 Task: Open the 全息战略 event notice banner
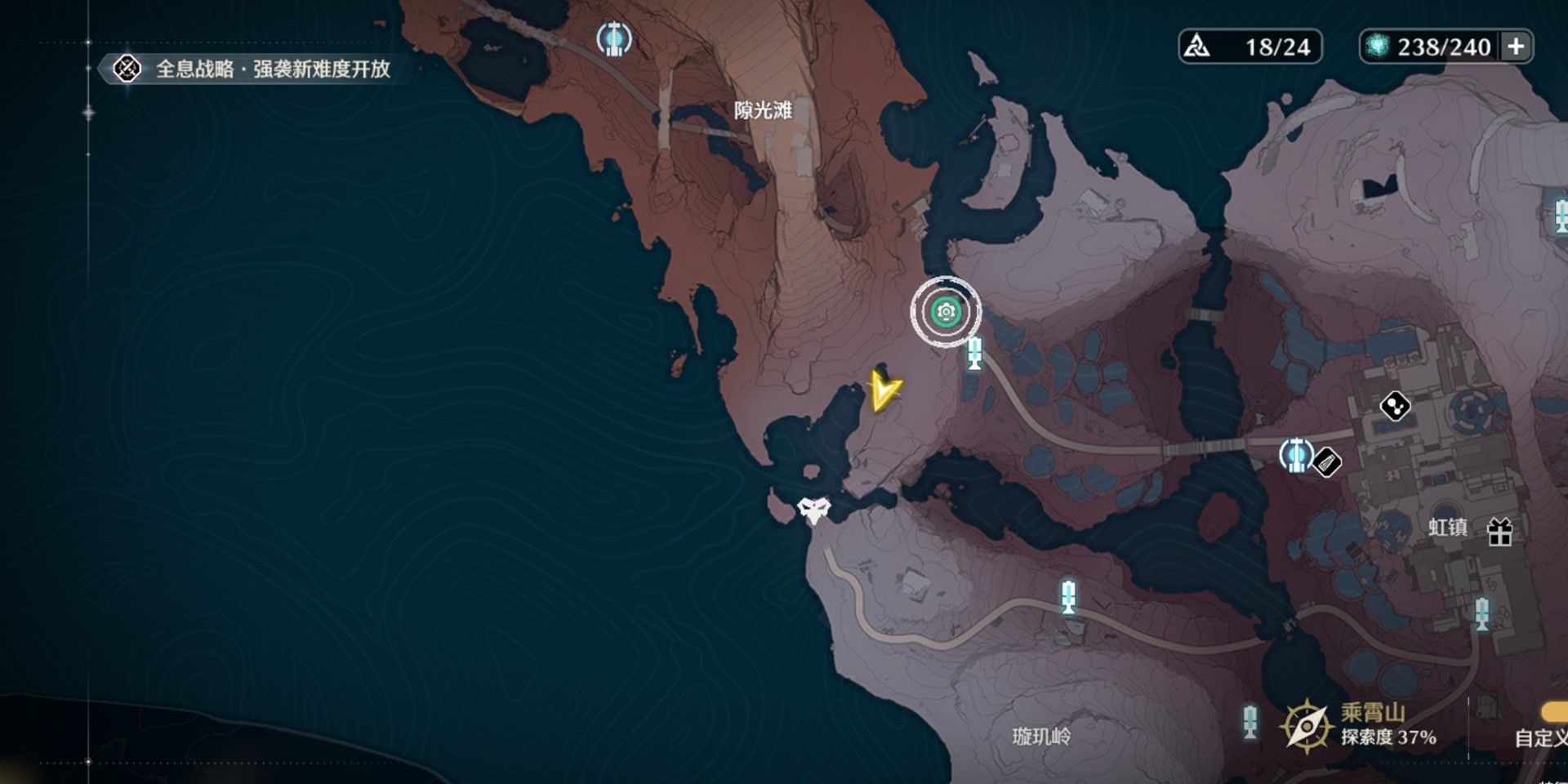255,69
